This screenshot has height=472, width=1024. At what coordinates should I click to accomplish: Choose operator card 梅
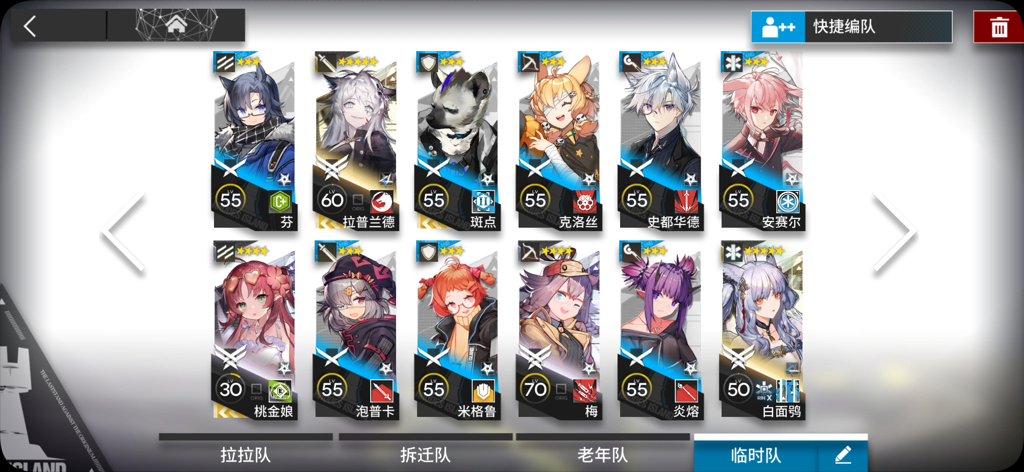[x=558, y=330]
